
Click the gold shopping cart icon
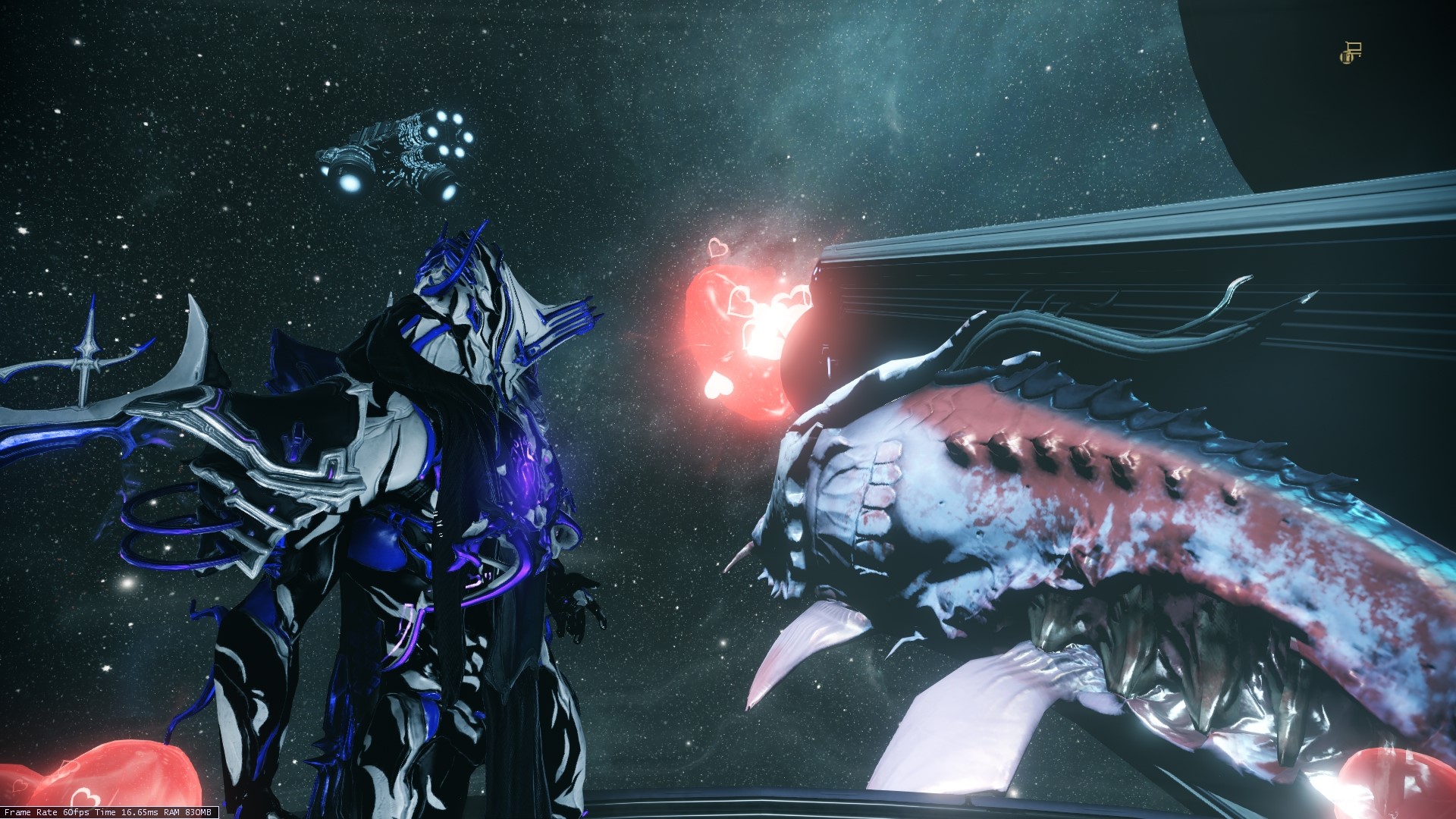point(1351,53)
